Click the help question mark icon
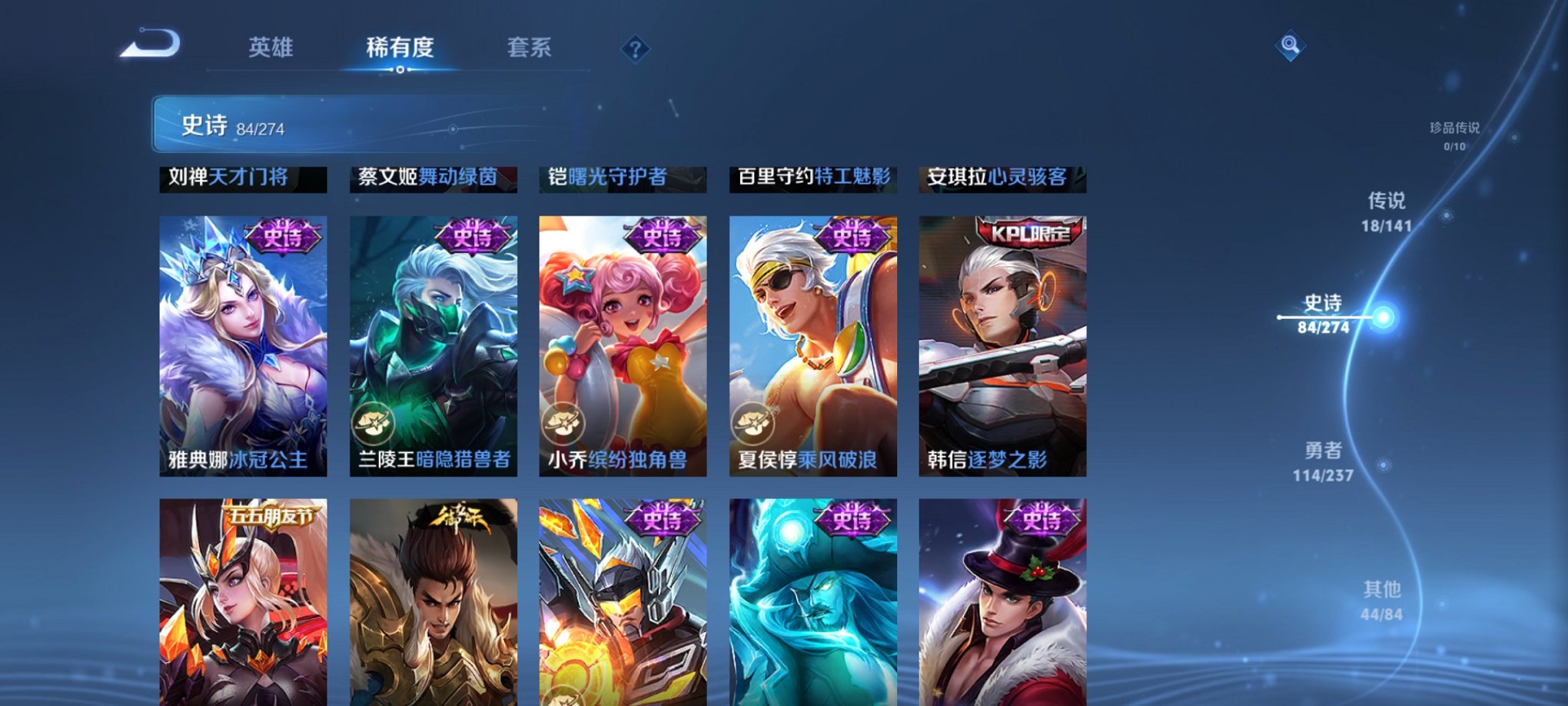The width and height of the screenshot is (1568, 706). 635,50
